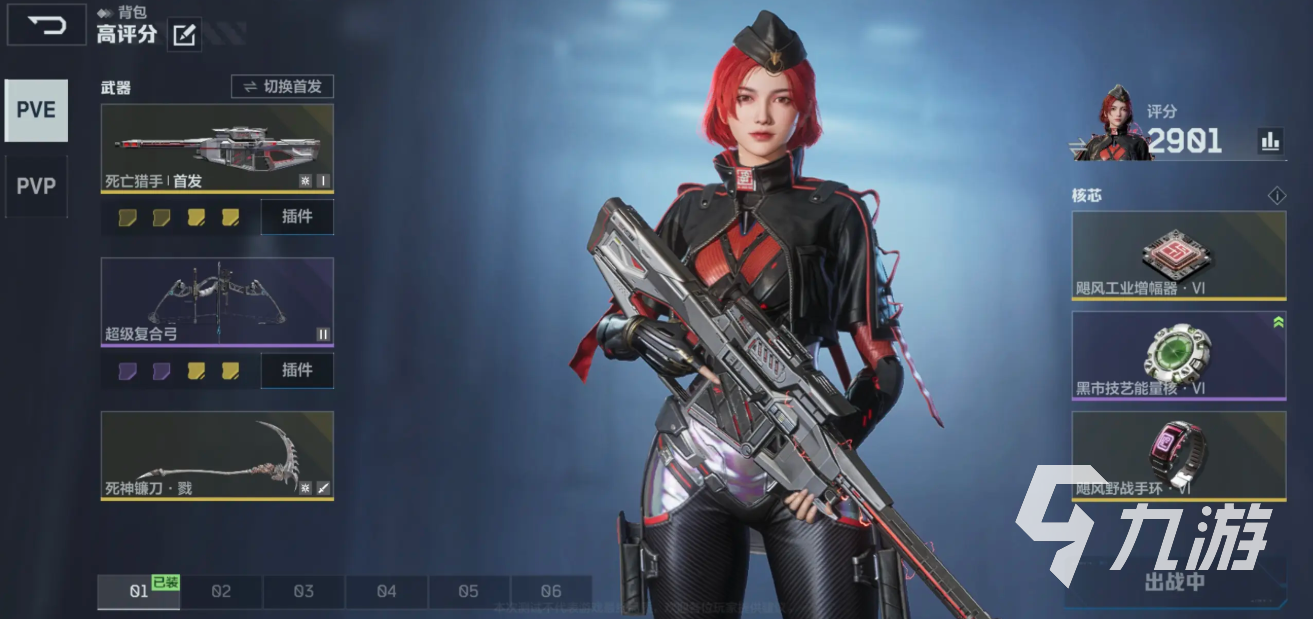Click the 出战中 deploy button
Viewport: 1313px width, 619px height.
pyautogui.click(x=1175, y=582)
